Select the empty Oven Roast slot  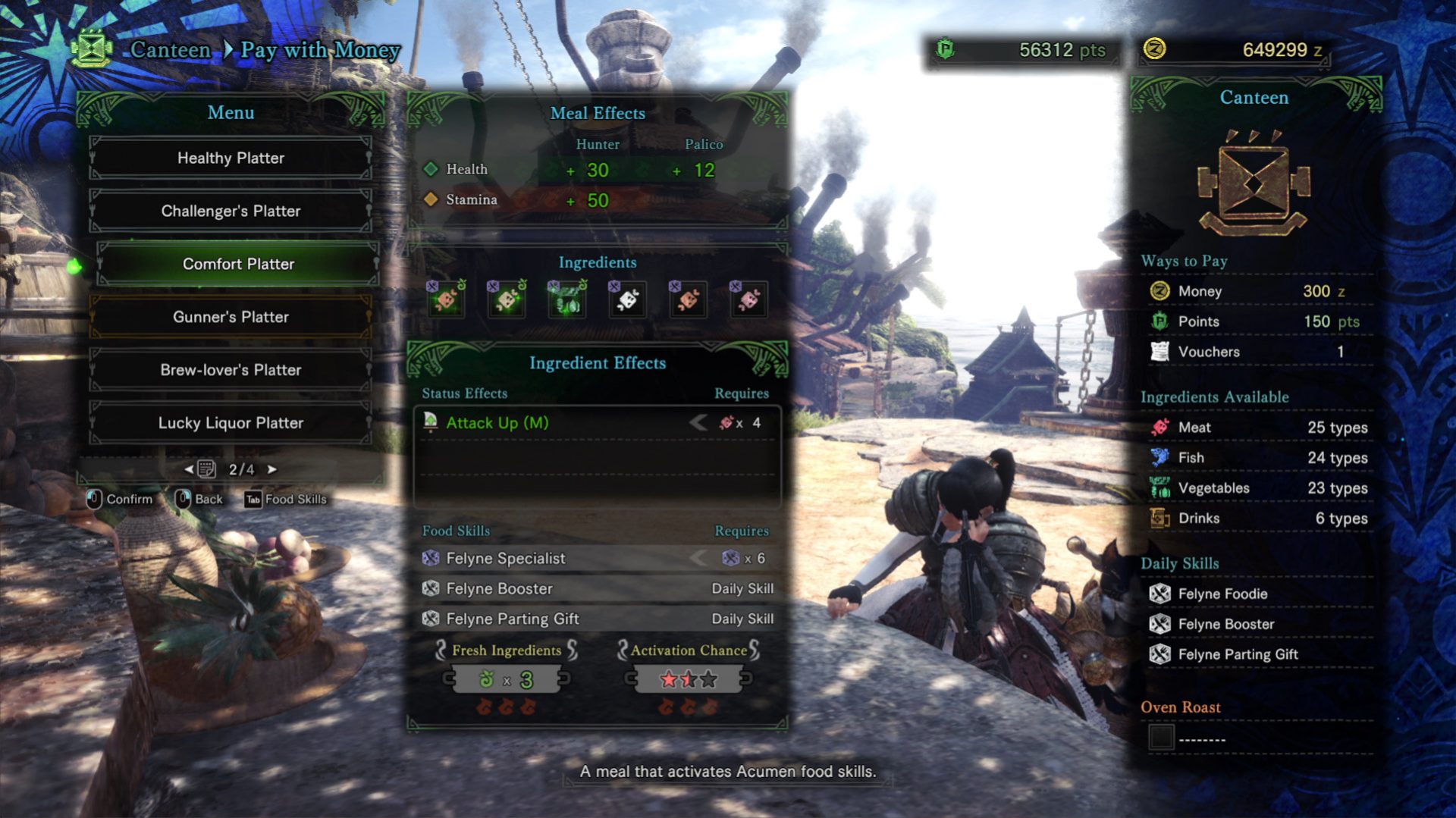point(1162,737)
